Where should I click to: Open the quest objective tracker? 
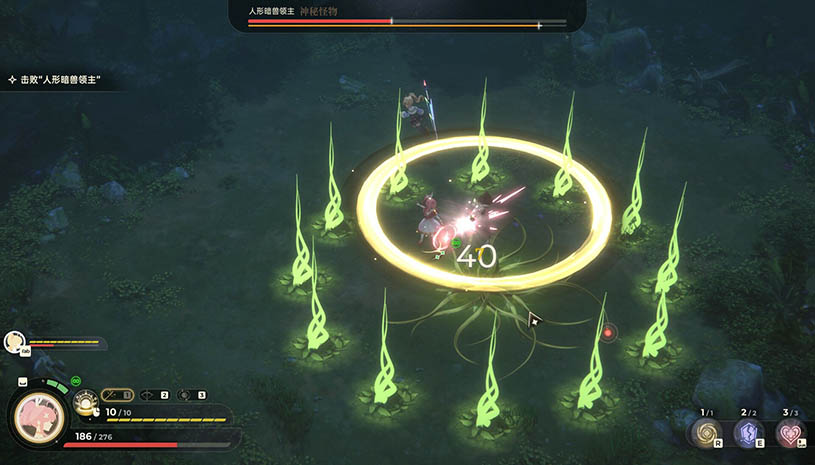pos(56,78)
